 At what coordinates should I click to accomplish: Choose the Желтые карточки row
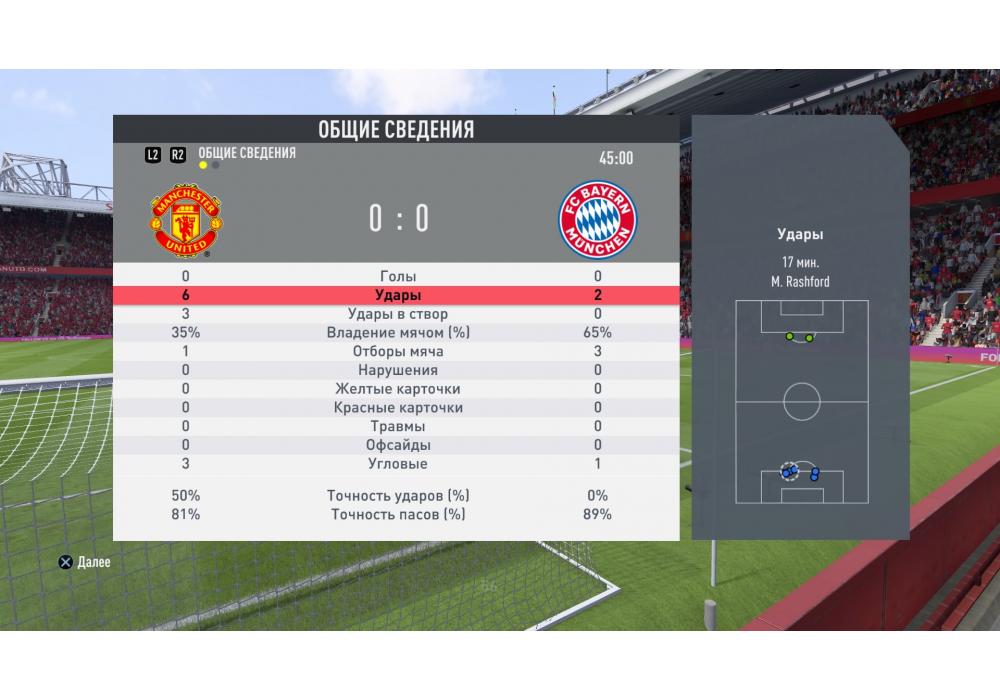[x=398, y=389]
